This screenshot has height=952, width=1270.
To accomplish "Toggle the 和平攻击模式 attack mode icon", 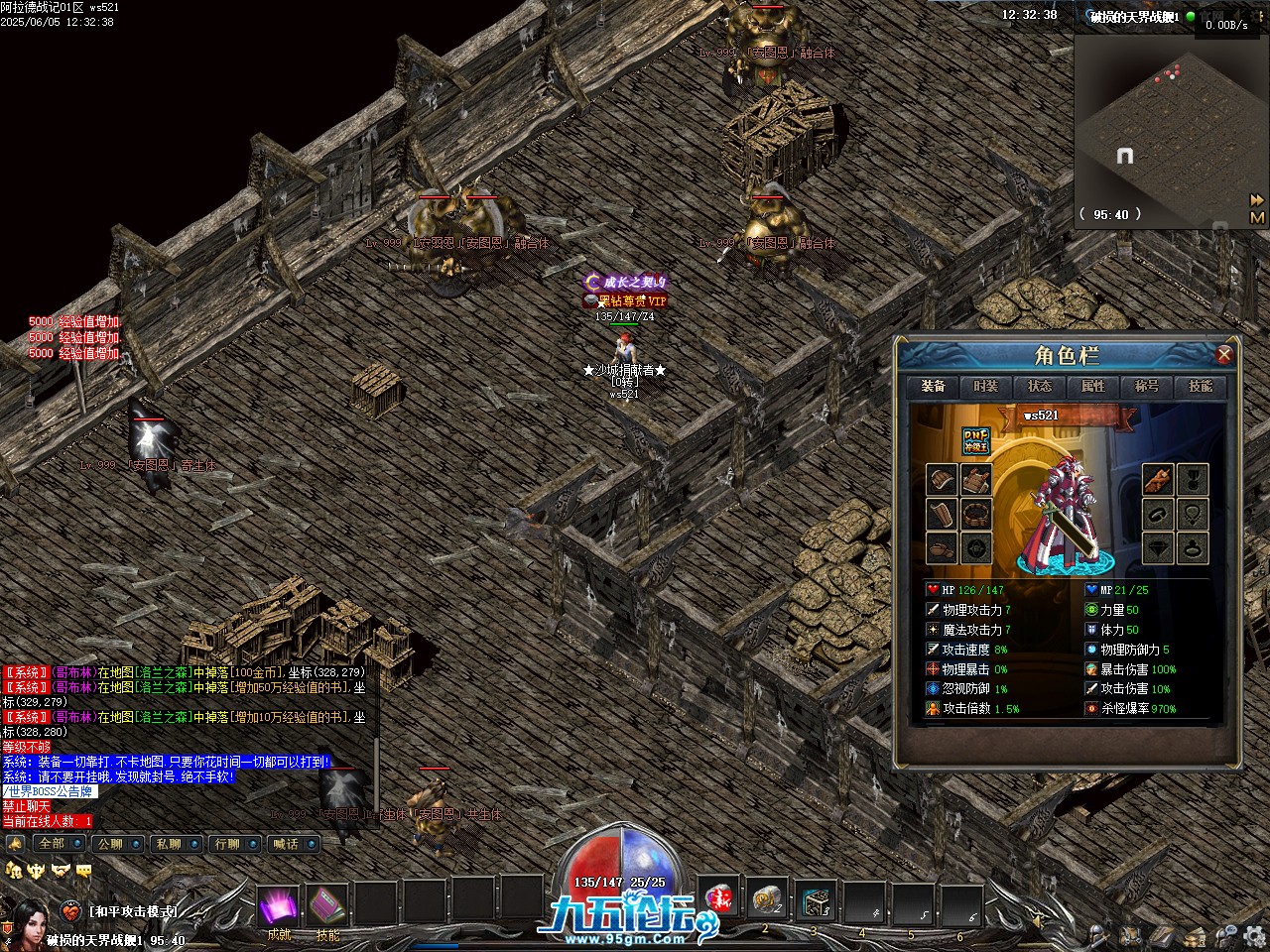I will tap(70, 911).
